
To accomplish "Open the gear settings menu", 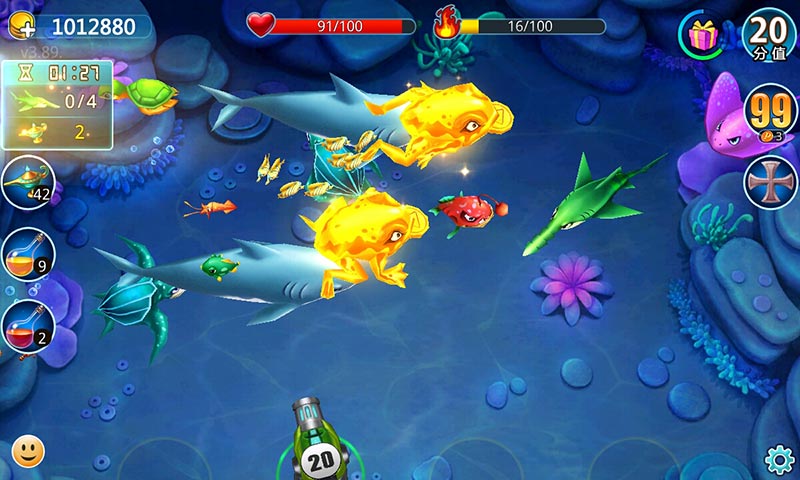I will click(x=779, y=459).
